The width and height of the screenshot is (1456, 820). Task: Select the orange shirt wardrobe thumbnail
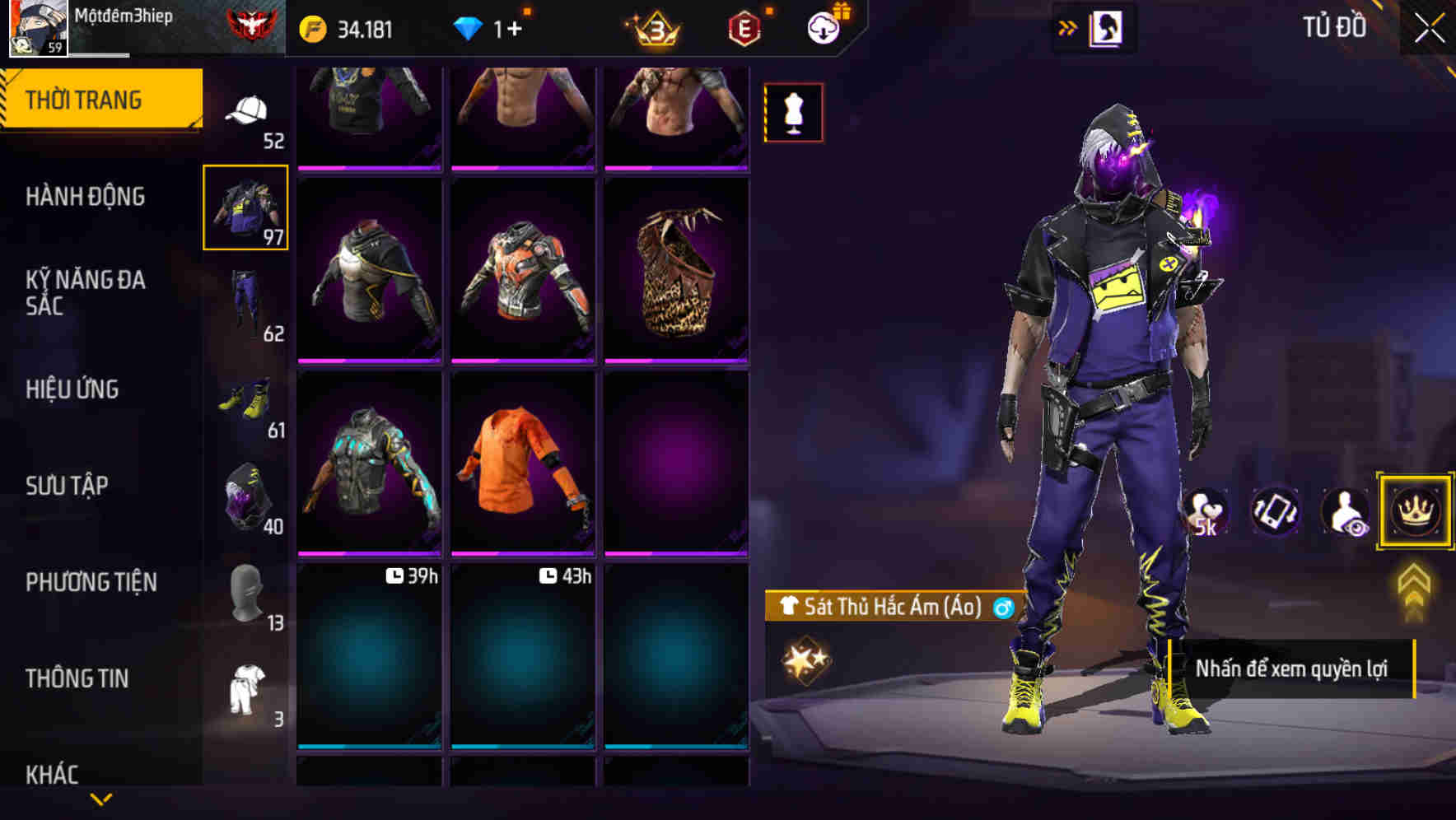coord(521,467)
